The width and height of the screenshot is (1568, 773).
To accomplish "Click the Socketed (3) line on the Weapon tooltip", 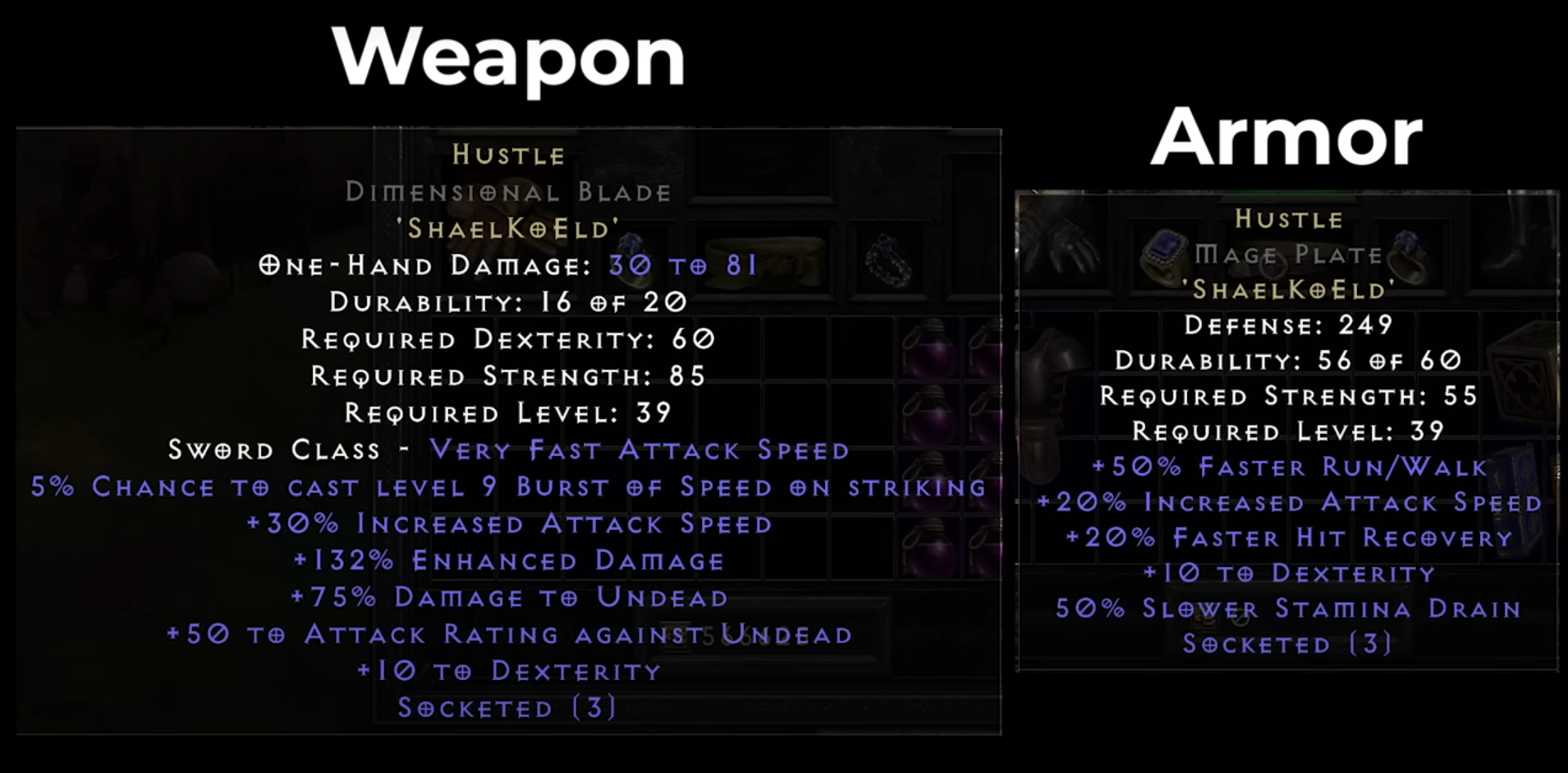I will 507,707.
